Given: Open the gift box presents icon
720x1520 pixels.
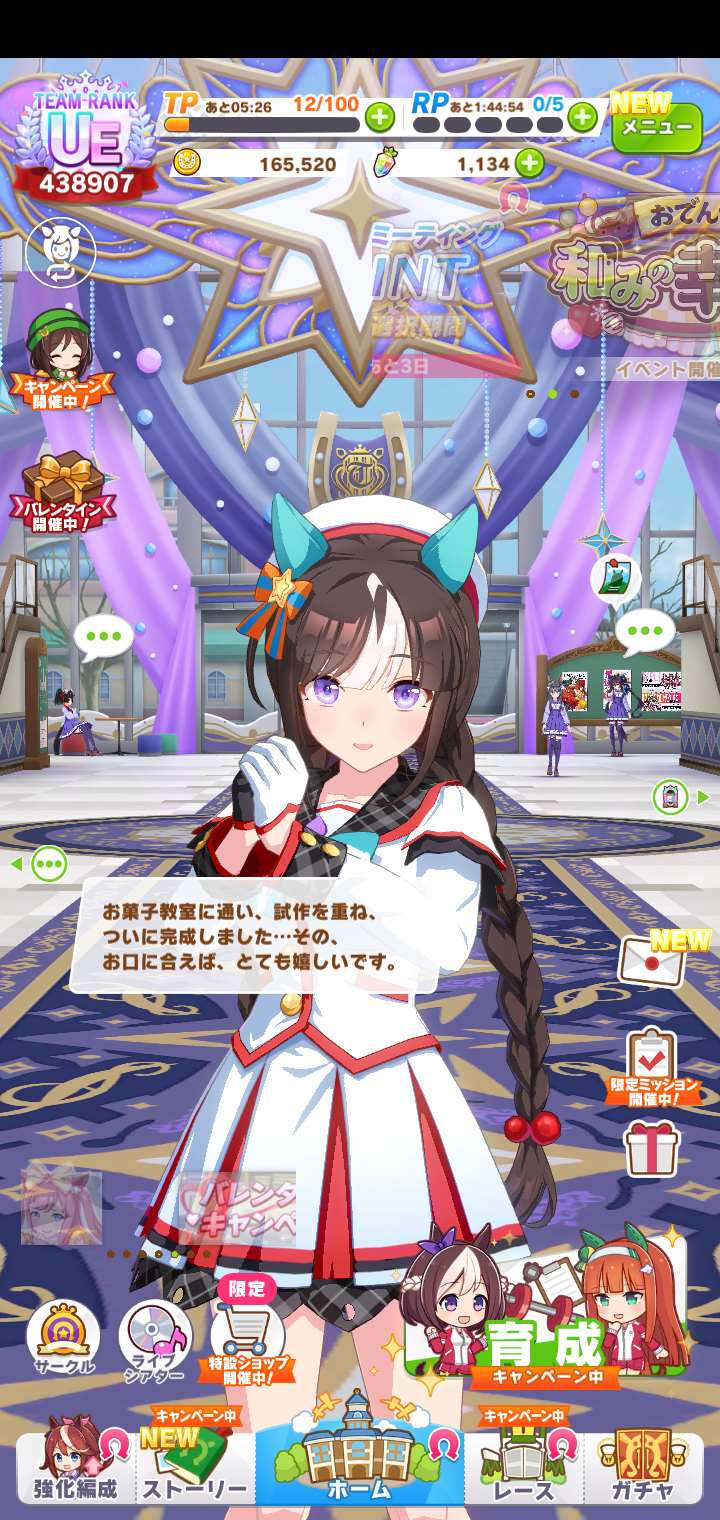Looking at the screenshot, I should pyautogui.click(x=652, y=1148).
